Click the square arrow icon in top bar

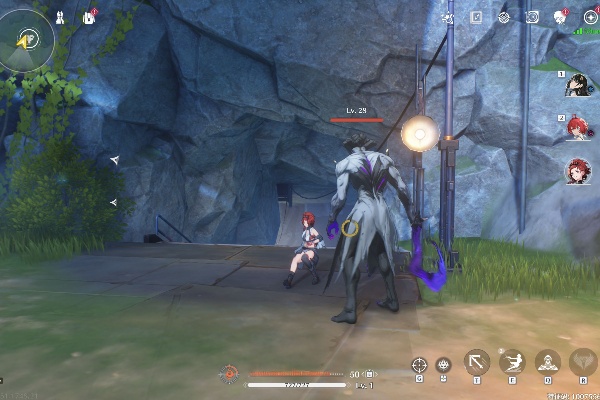point(477,17)
